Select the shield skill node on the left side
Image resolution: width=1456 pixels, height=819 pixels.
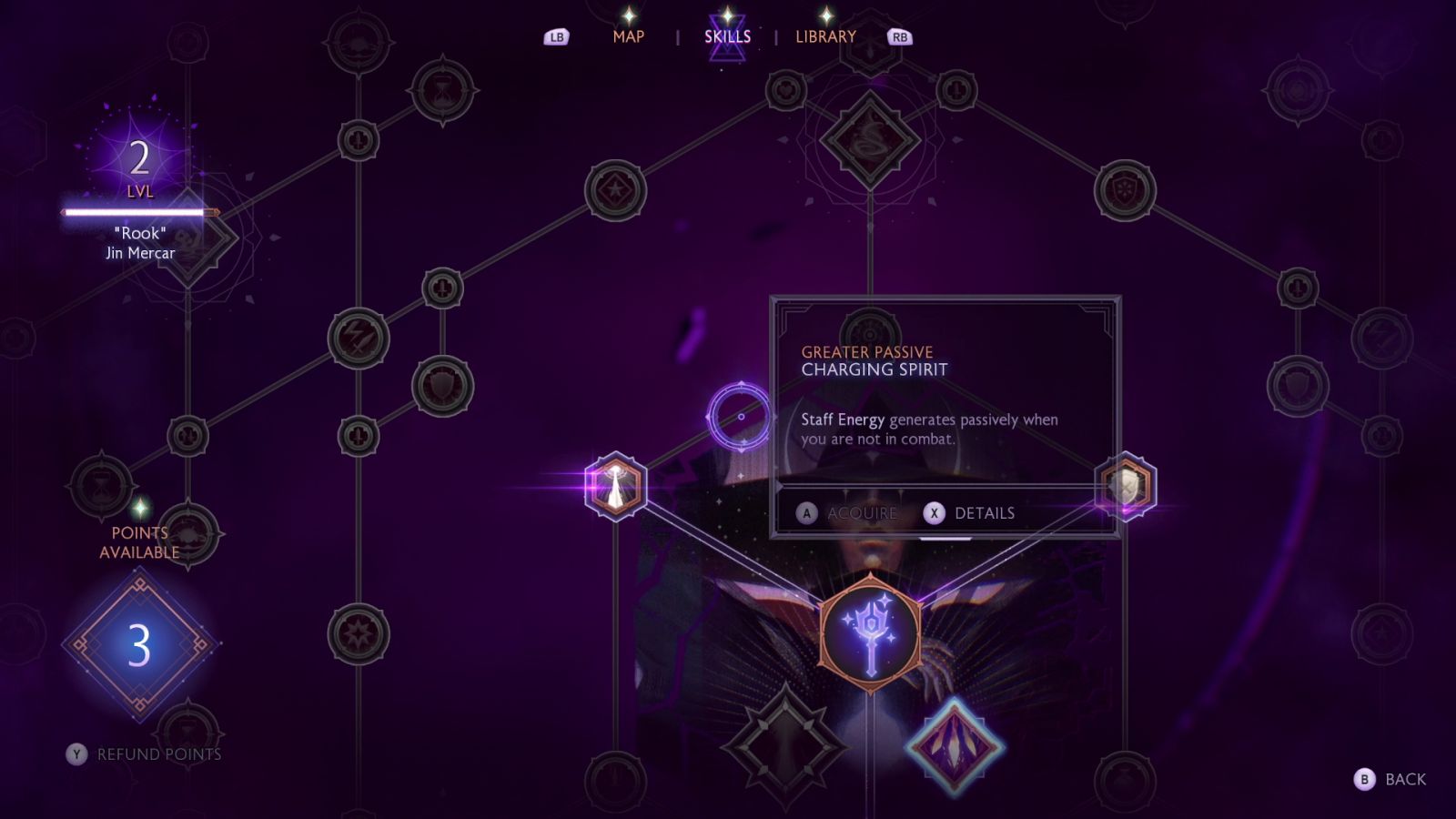[x=443, y=385]
